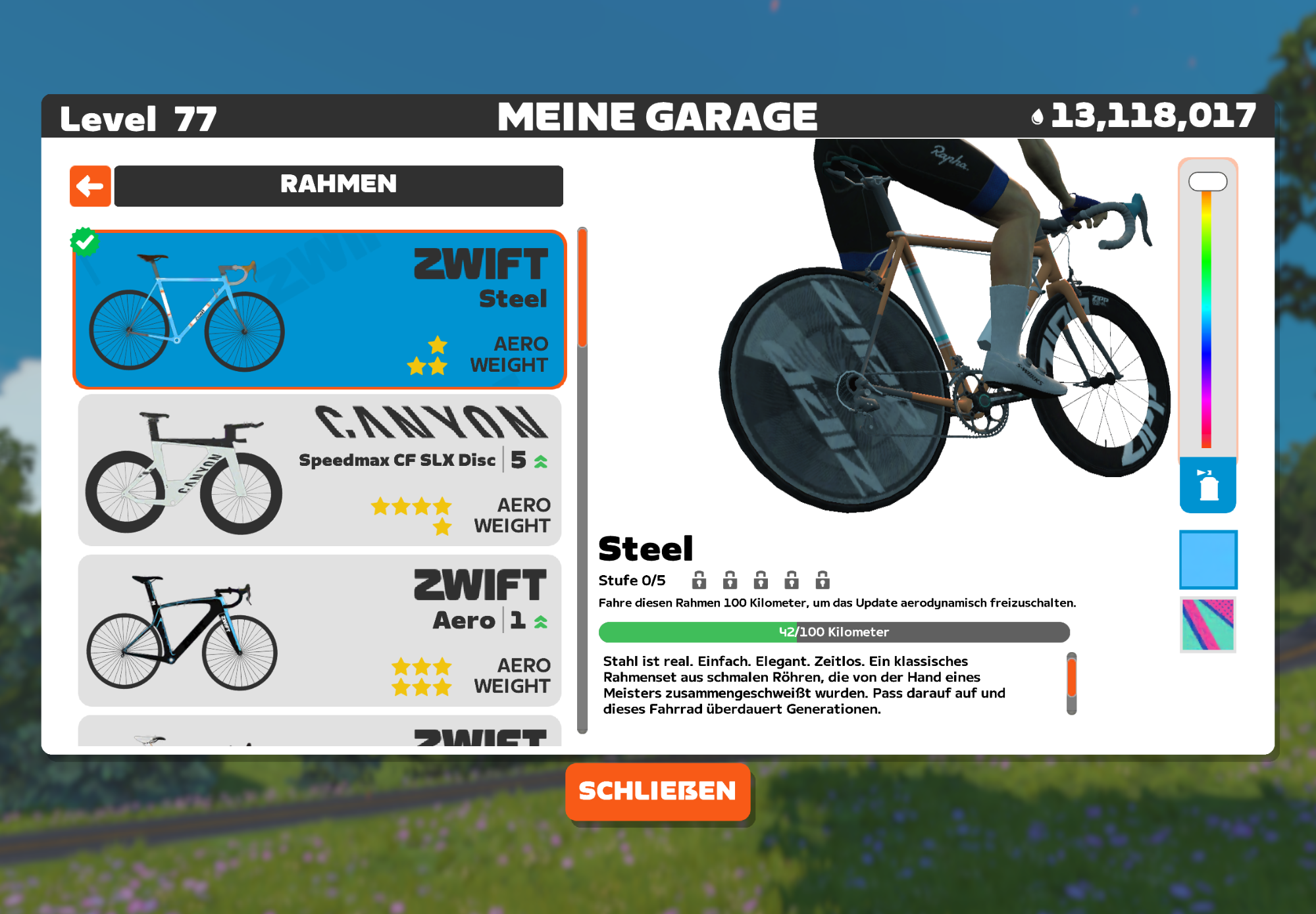
Task: Close the garage with Schließen button
Action: pos(657,791)
